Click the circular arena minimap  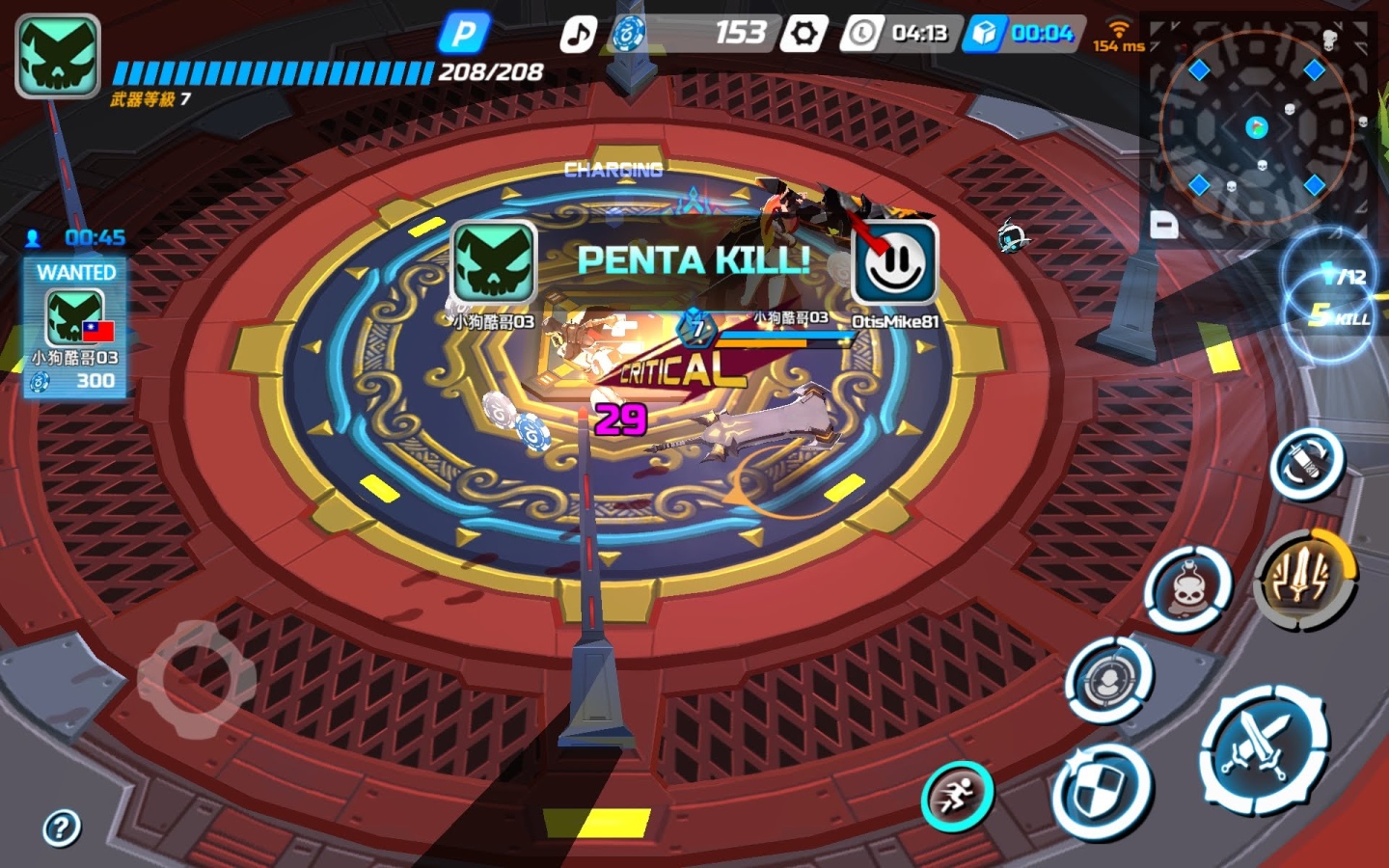click(x=1256, y=127)
